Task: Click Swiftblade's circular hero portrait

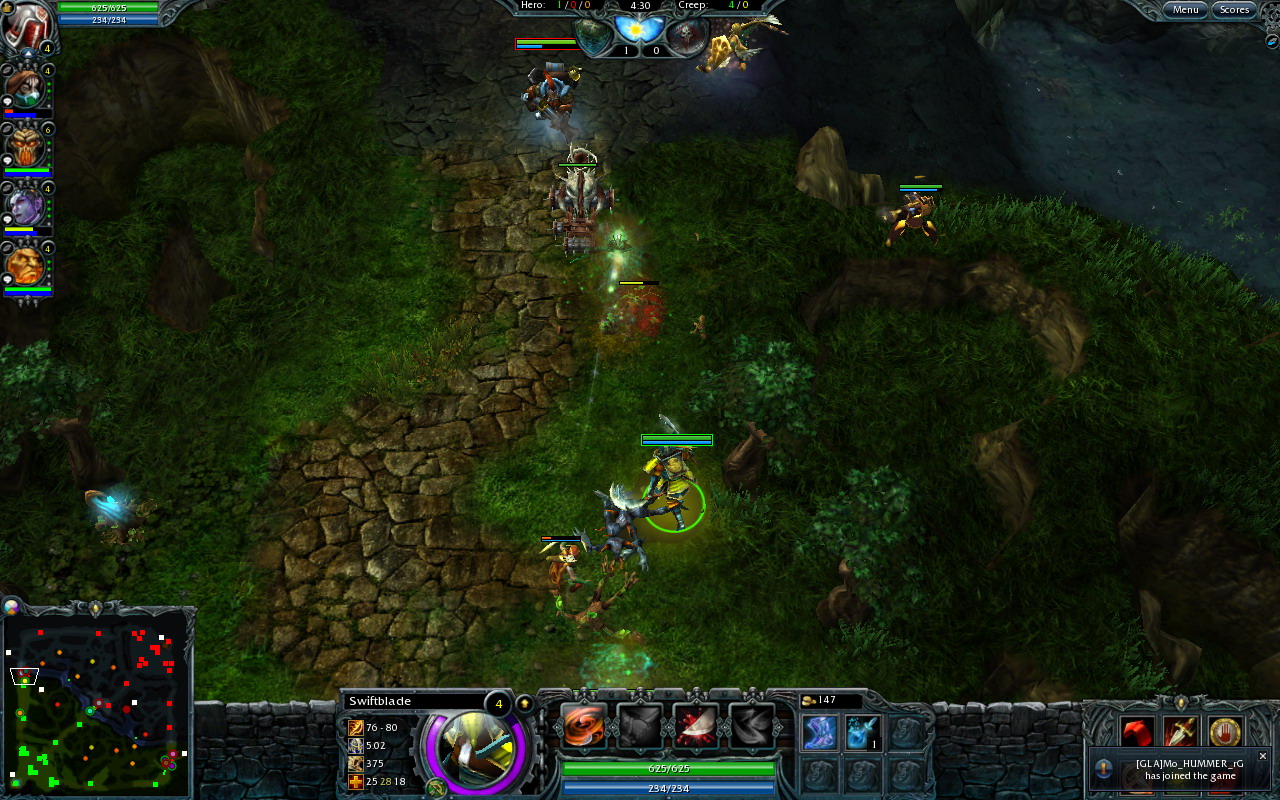Action: 475,750
